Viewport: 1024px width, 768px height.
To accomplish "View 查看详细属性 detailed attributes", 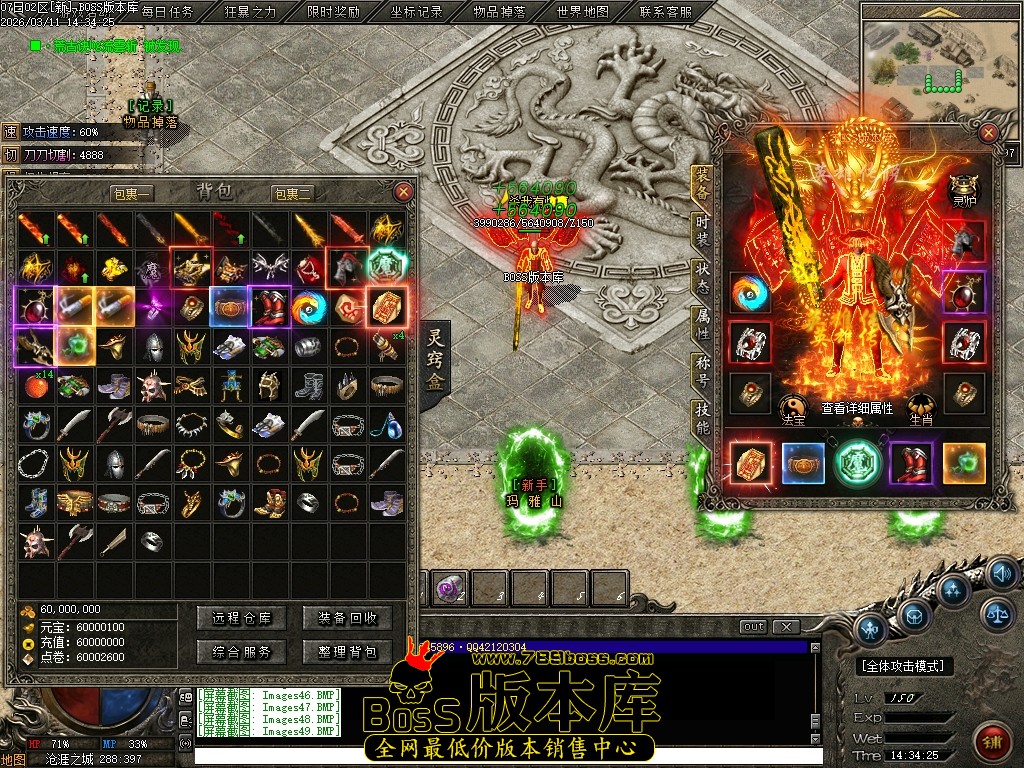I will click(x=857, y=408).
